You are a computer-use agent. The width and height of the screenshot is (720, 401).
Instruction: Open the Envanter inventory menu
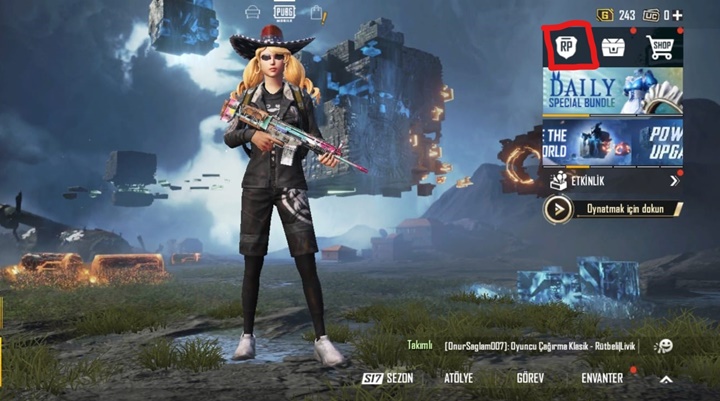coord(602,378)
